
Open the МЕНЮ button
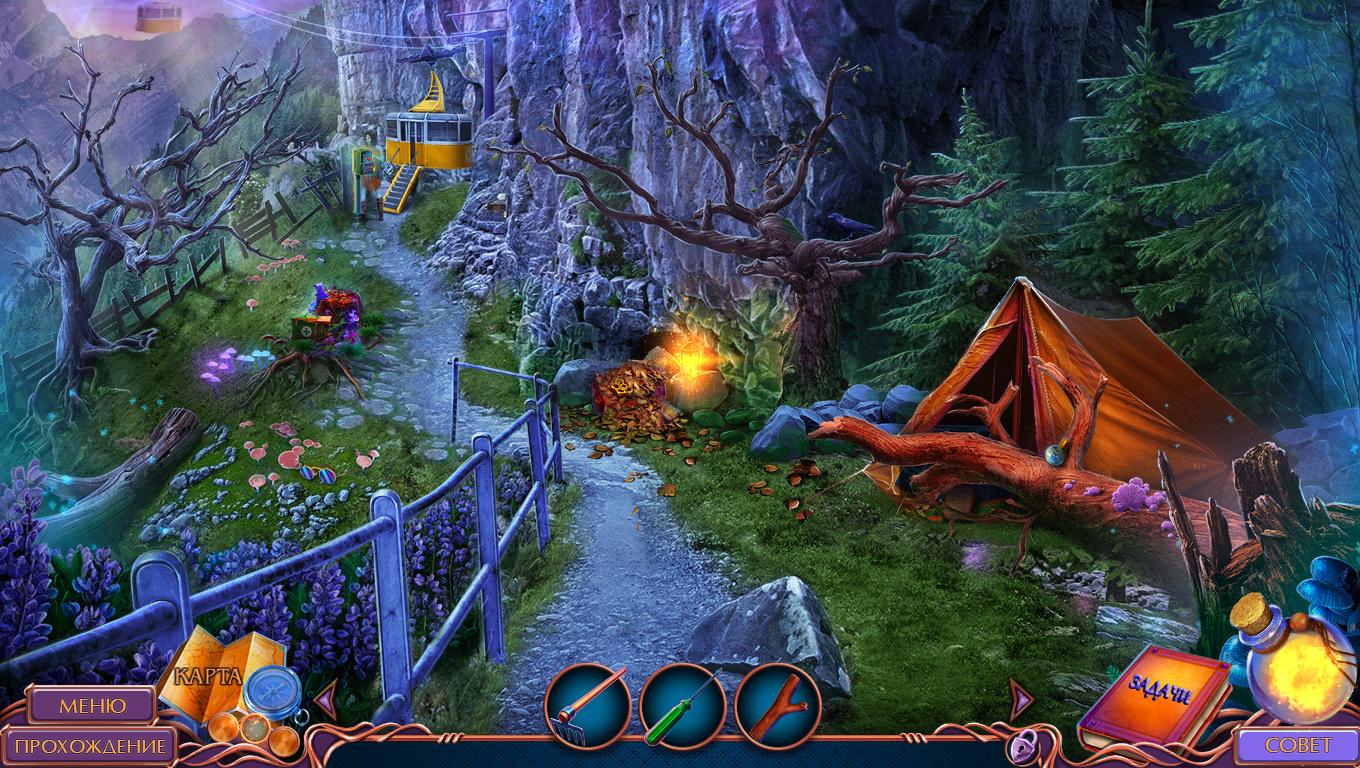point(92,705)
